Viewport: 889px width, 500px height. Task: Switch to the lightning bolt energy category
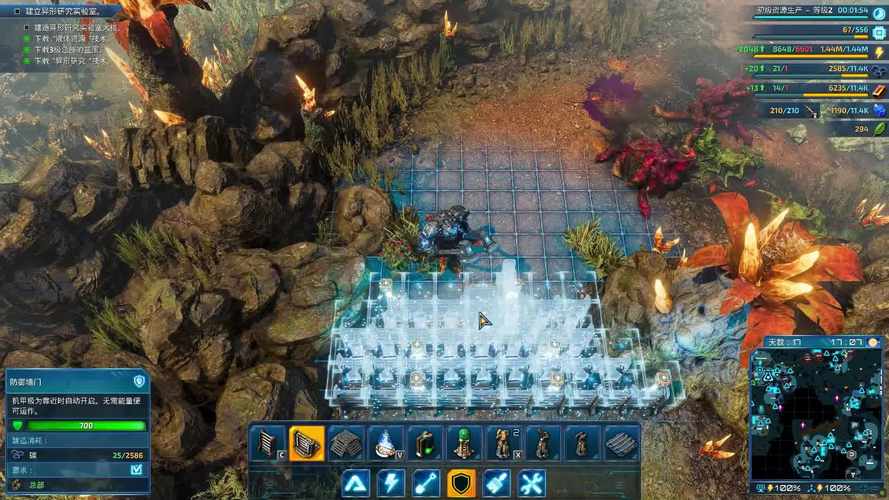pos(391,483)
